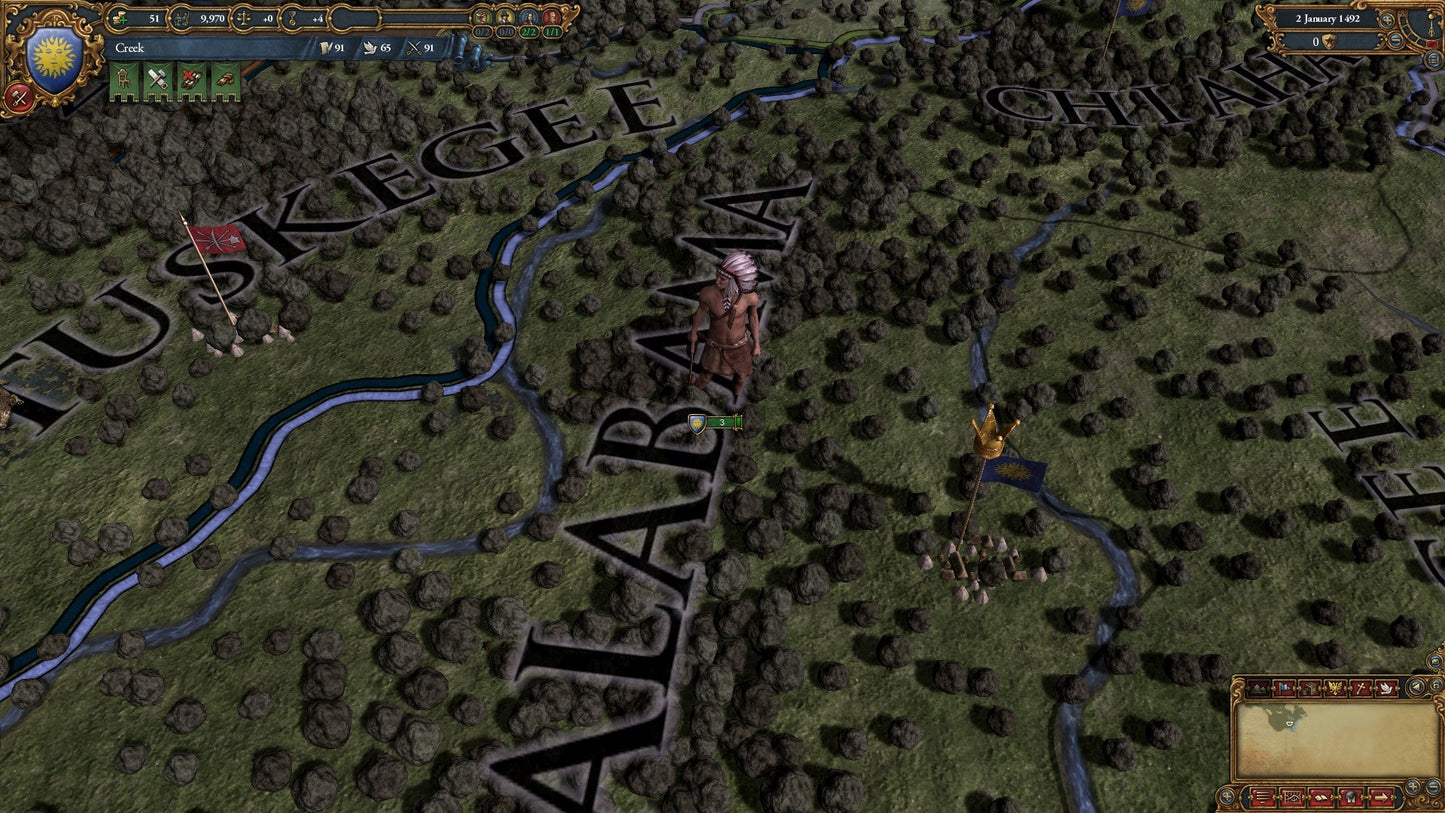Switch to political map mode on the minimap
The image size is (1445, 813).
pyautogui.click(x=1285, y=687)
